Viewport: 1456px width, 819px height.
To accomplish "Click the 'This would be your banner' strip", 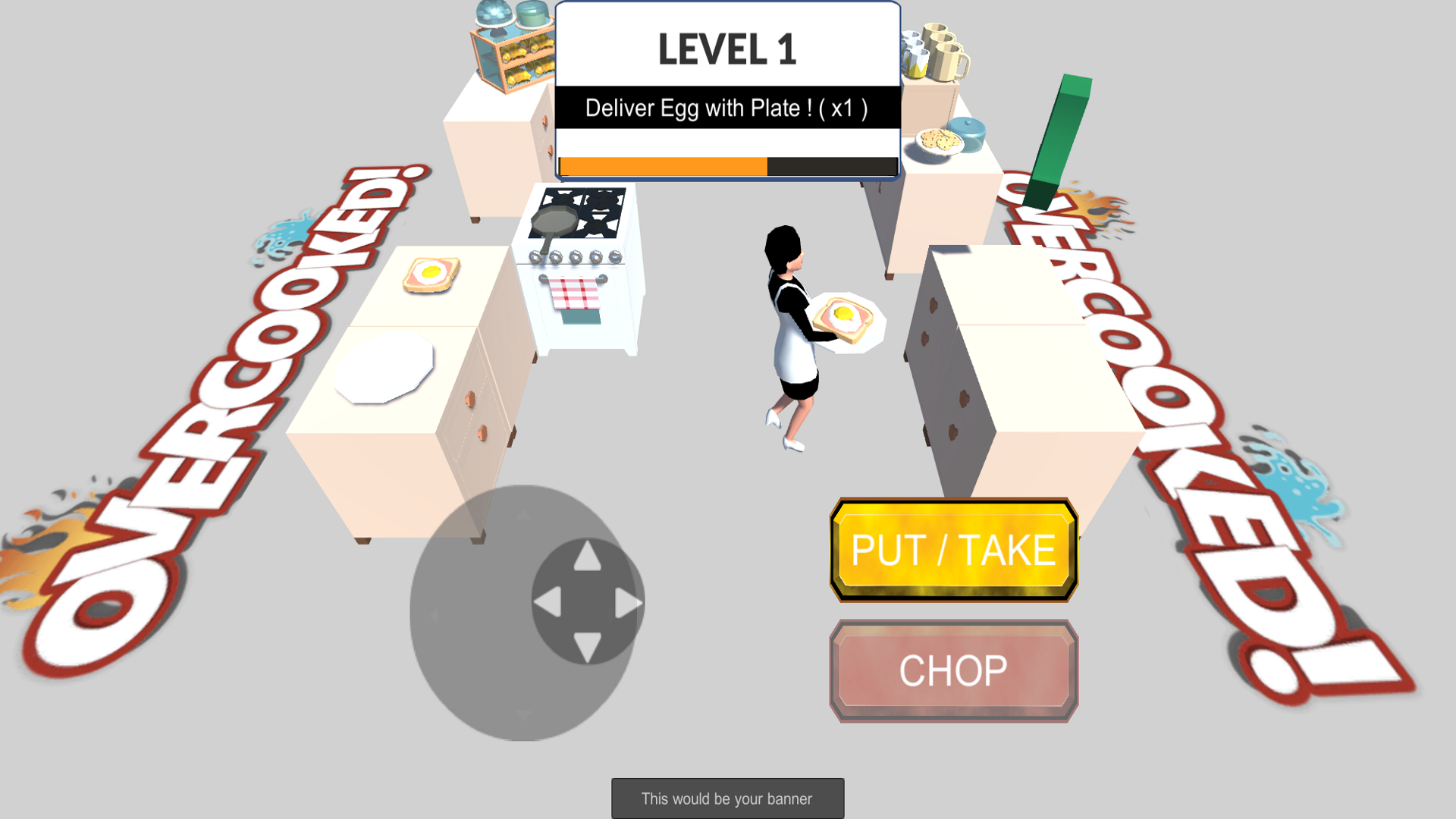I will click(x=726, y=798).
